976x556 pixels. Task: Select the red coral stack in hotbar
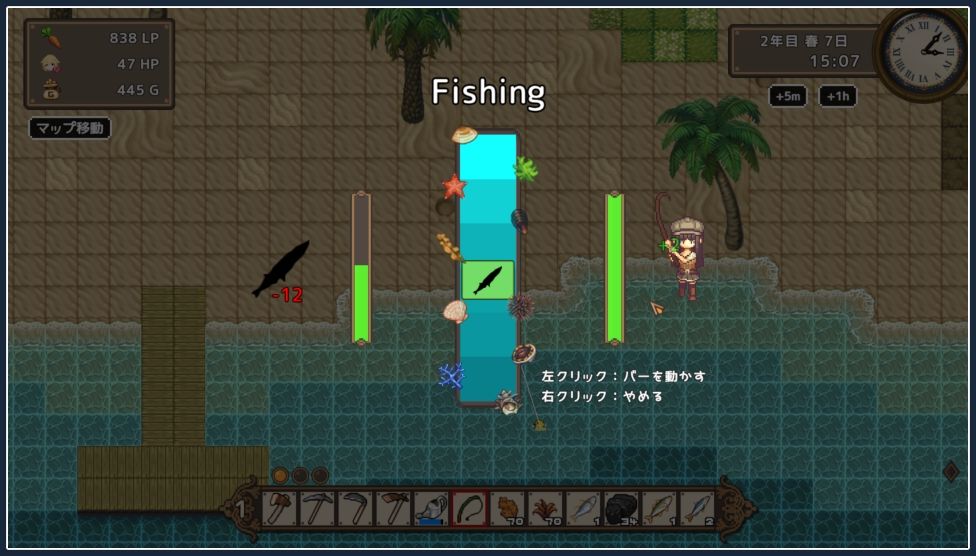pyautogui.click(x=546, y=509)
